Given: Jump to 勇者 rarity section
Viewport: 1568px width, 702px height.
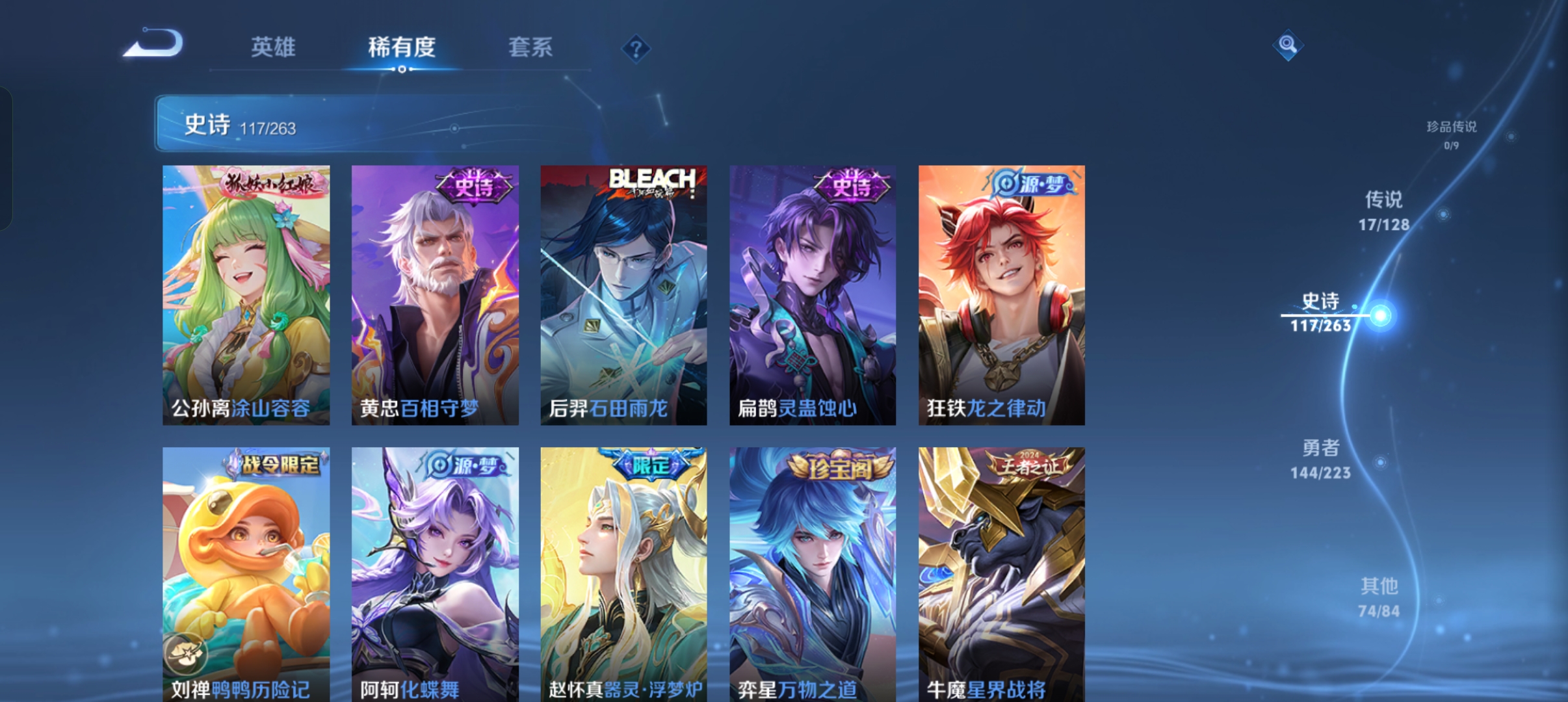Looking at the screenshot, I should point(1320,459).
